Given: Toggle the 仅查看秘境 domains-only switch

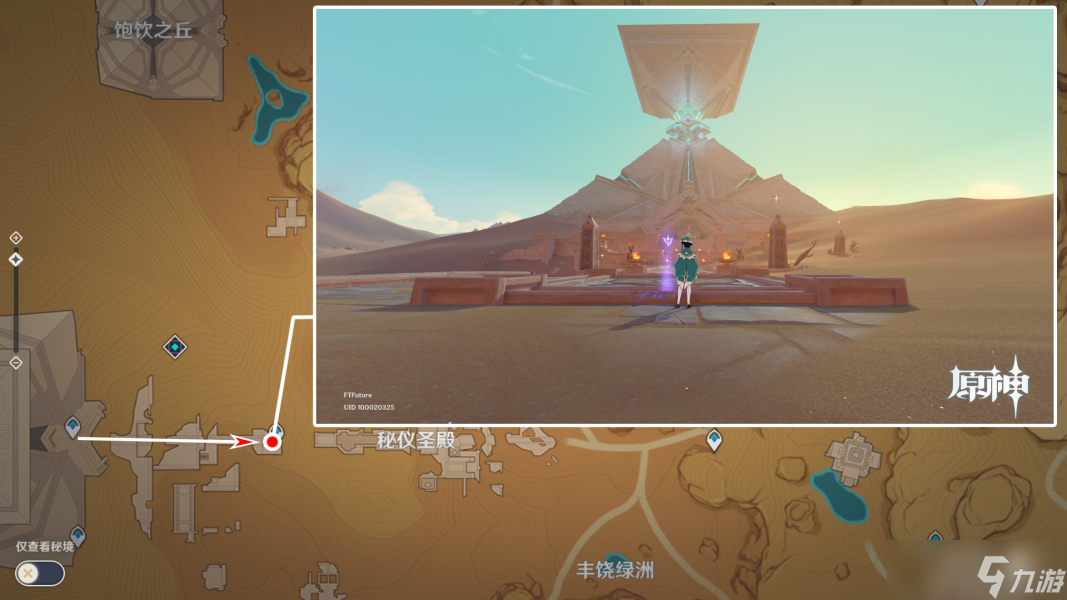Looking at the screenshot, I should point(40,573).
